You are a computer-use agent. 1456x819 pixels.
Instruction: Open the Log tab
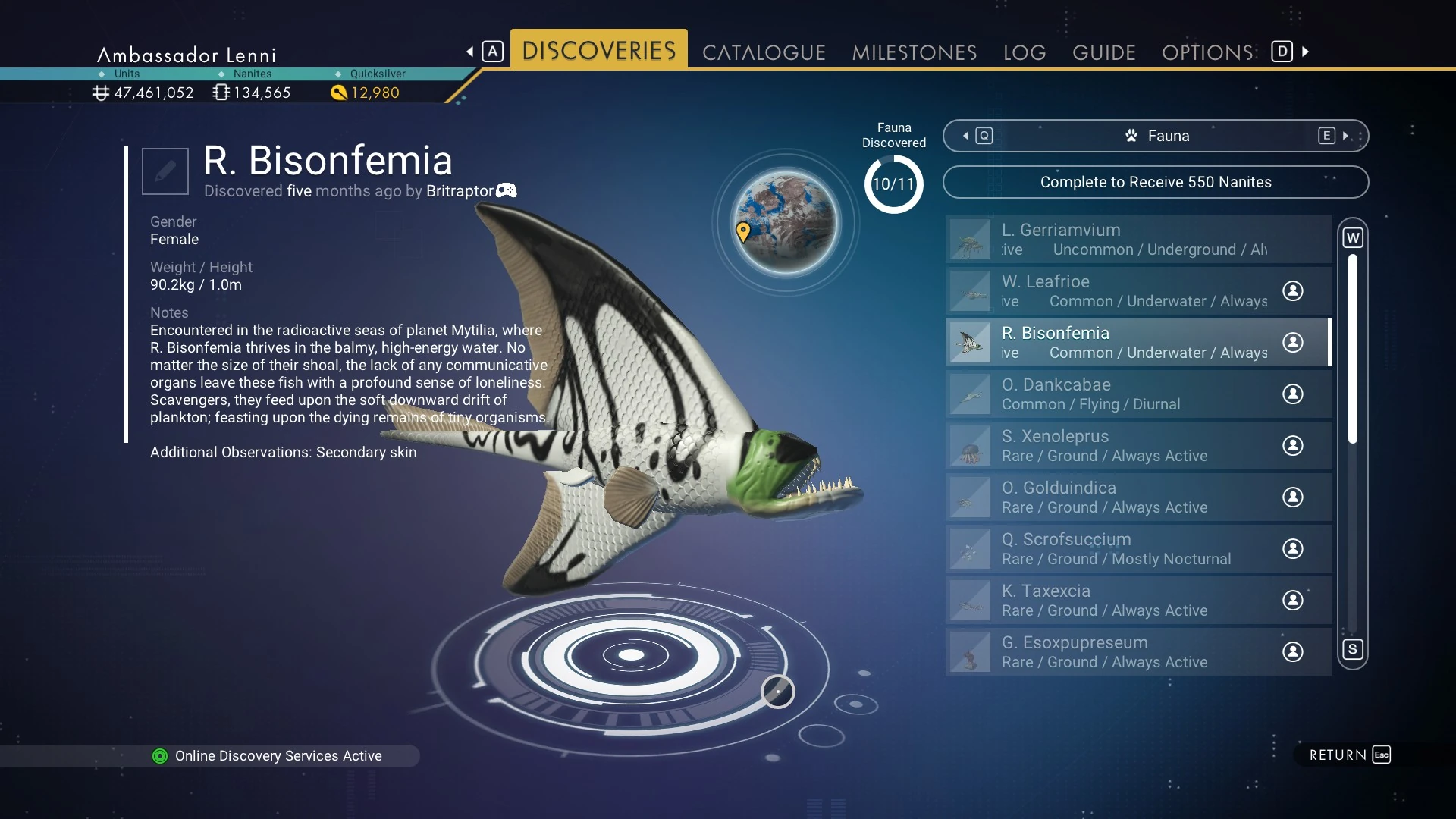click(x=1024, y=52)
